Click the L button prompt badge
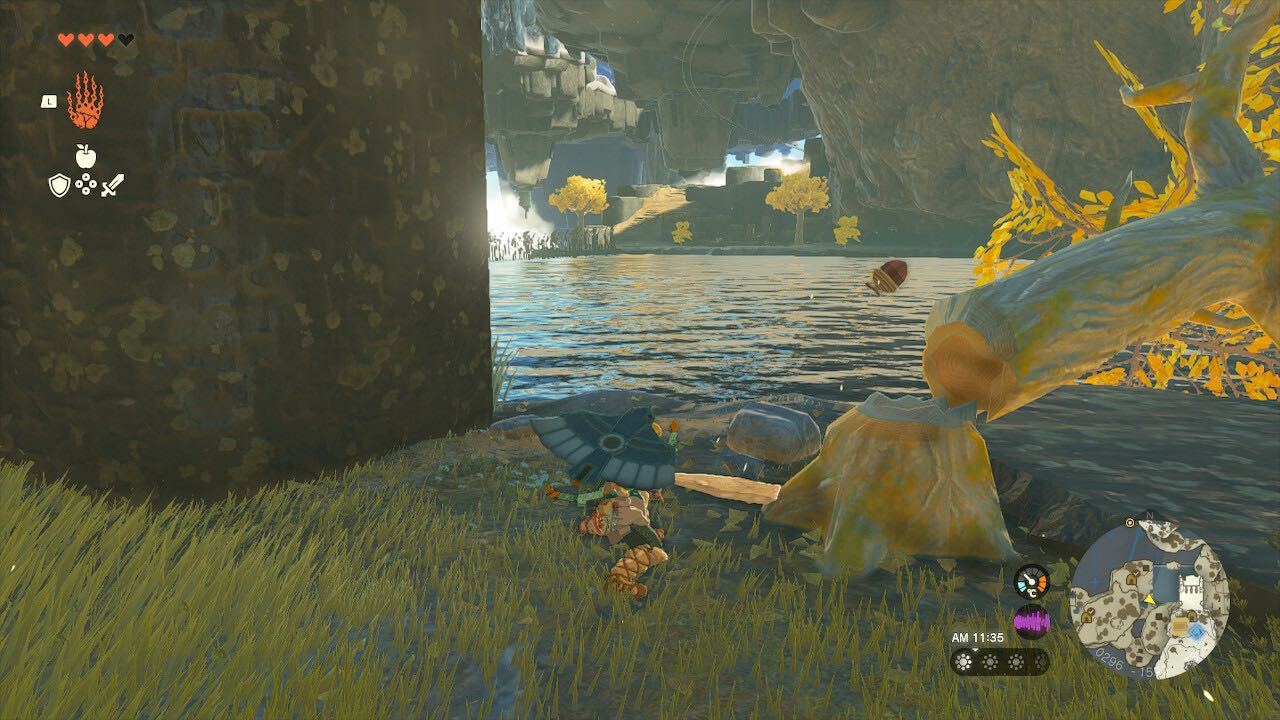The width and height of the screenshot is (1280, 720). tap(48, 102)
